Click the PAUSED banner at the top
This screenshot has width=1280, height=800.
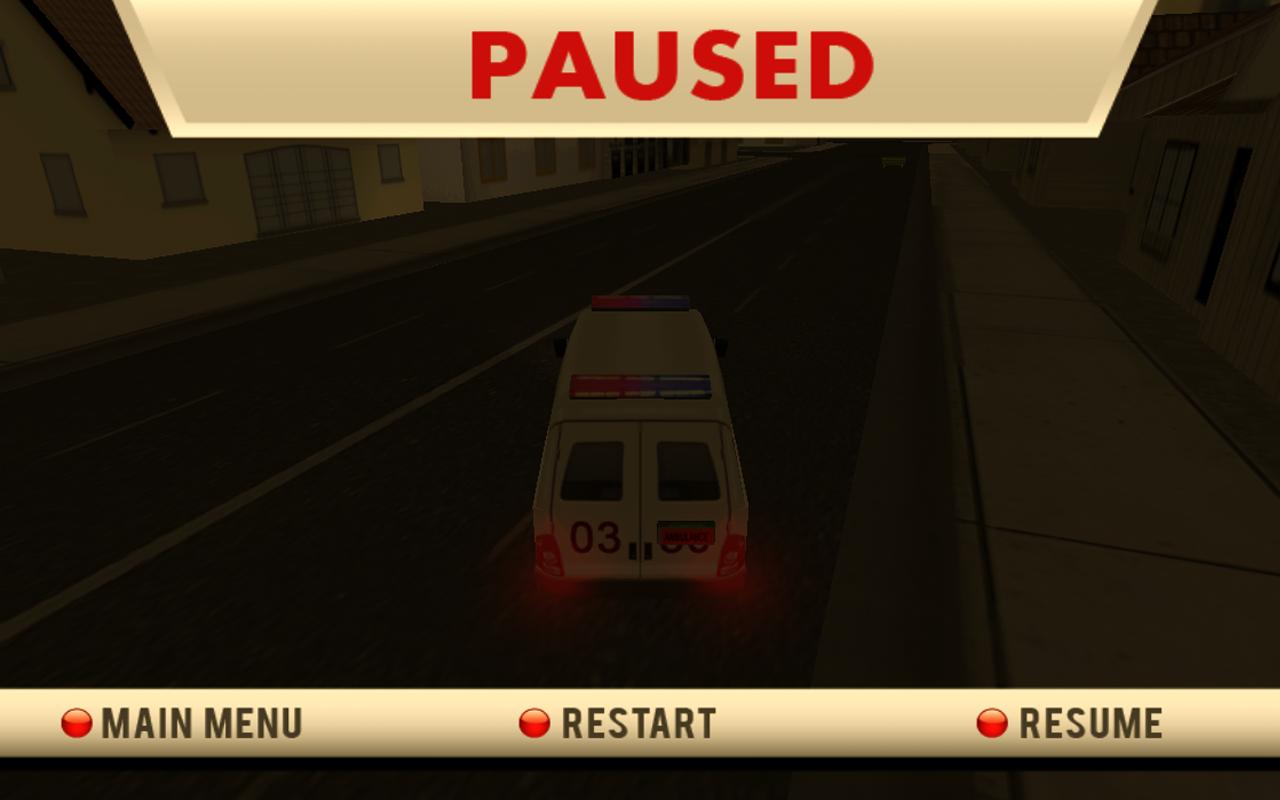pos(640,65)
